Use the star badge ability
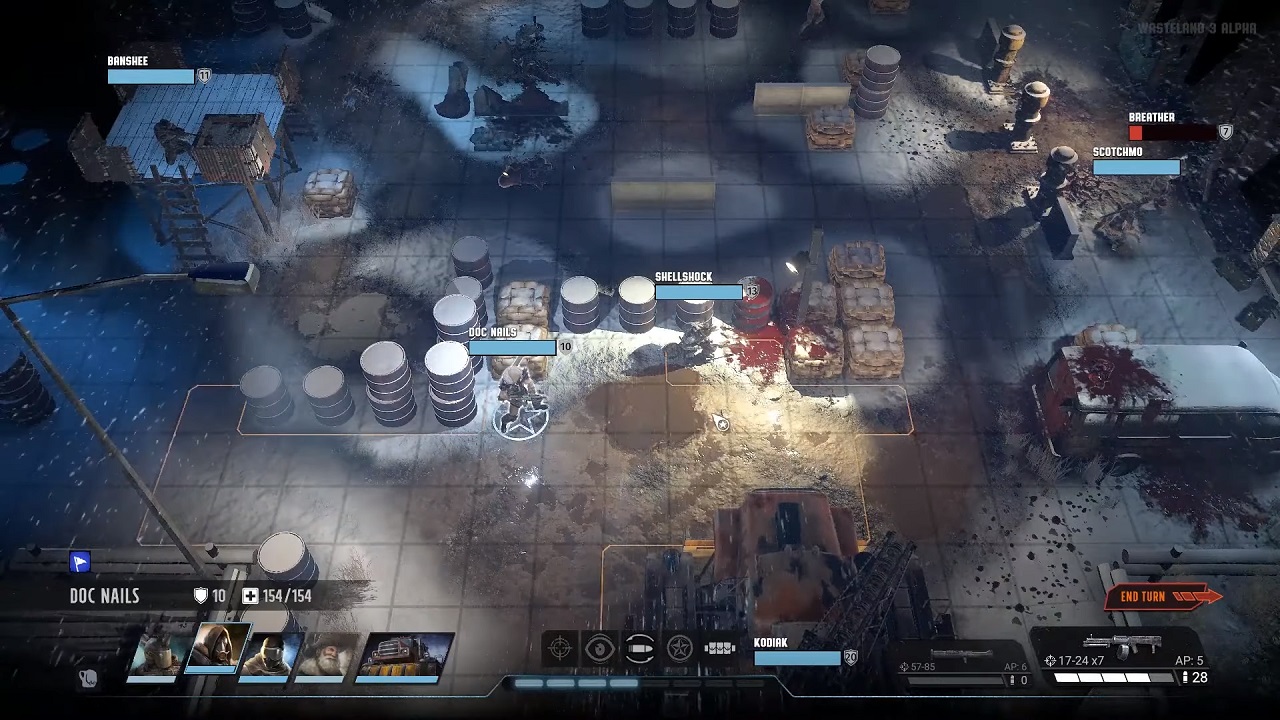Screen dimensions: 1280x720 680,649
